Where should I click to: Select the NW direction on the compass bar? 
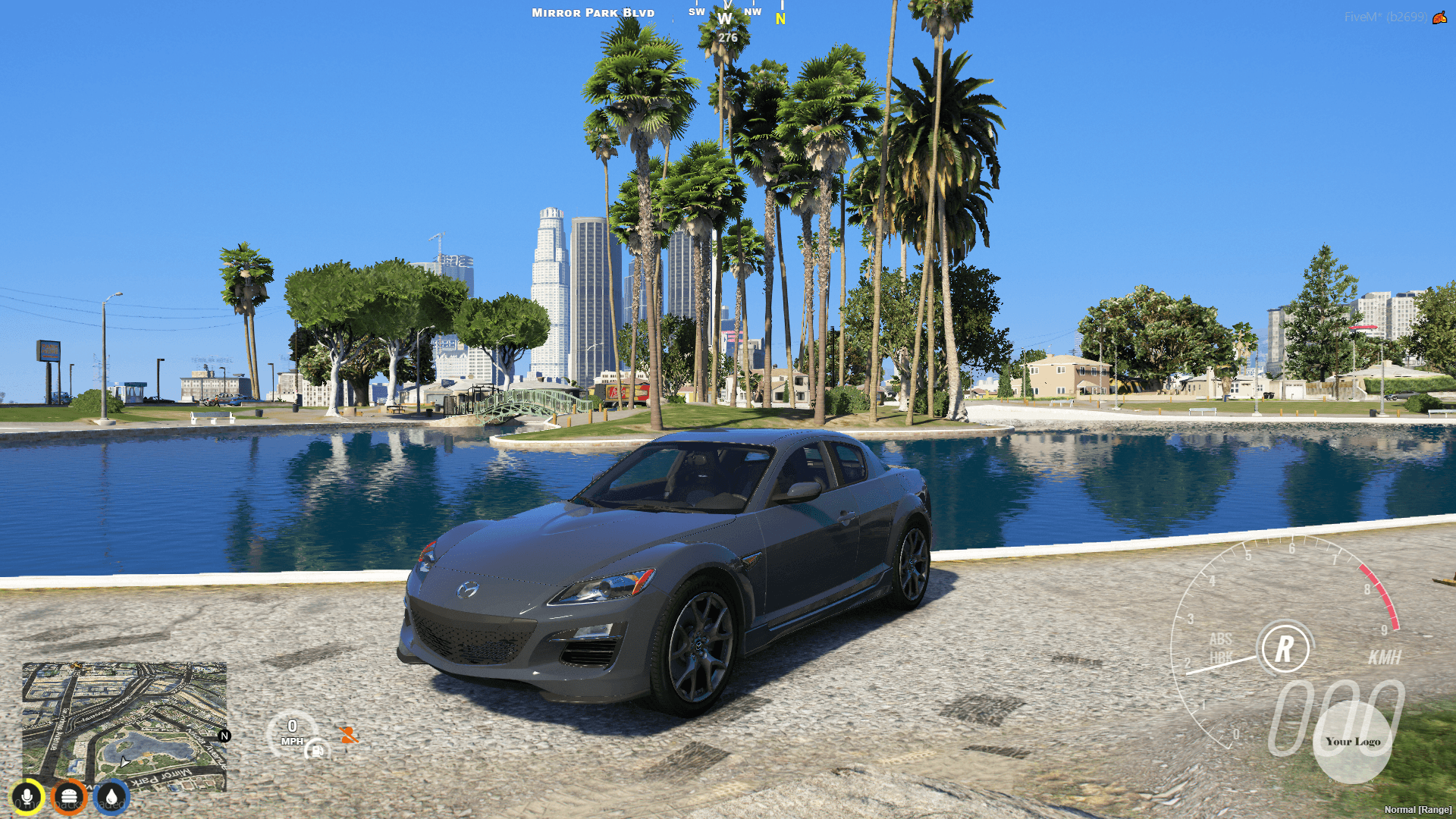pos(752,12)
